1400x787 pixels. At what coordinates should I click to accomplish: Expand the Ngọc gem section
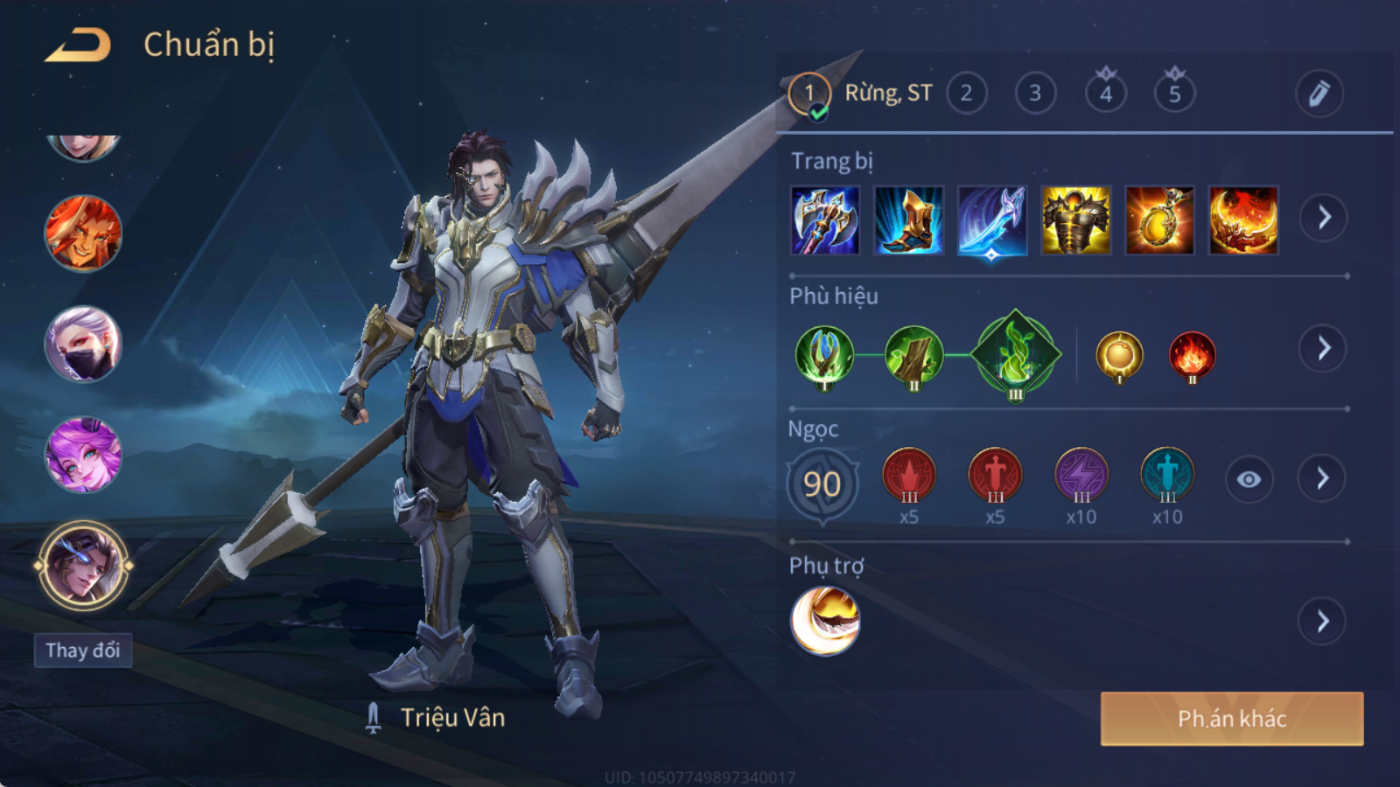point(1322,479)
